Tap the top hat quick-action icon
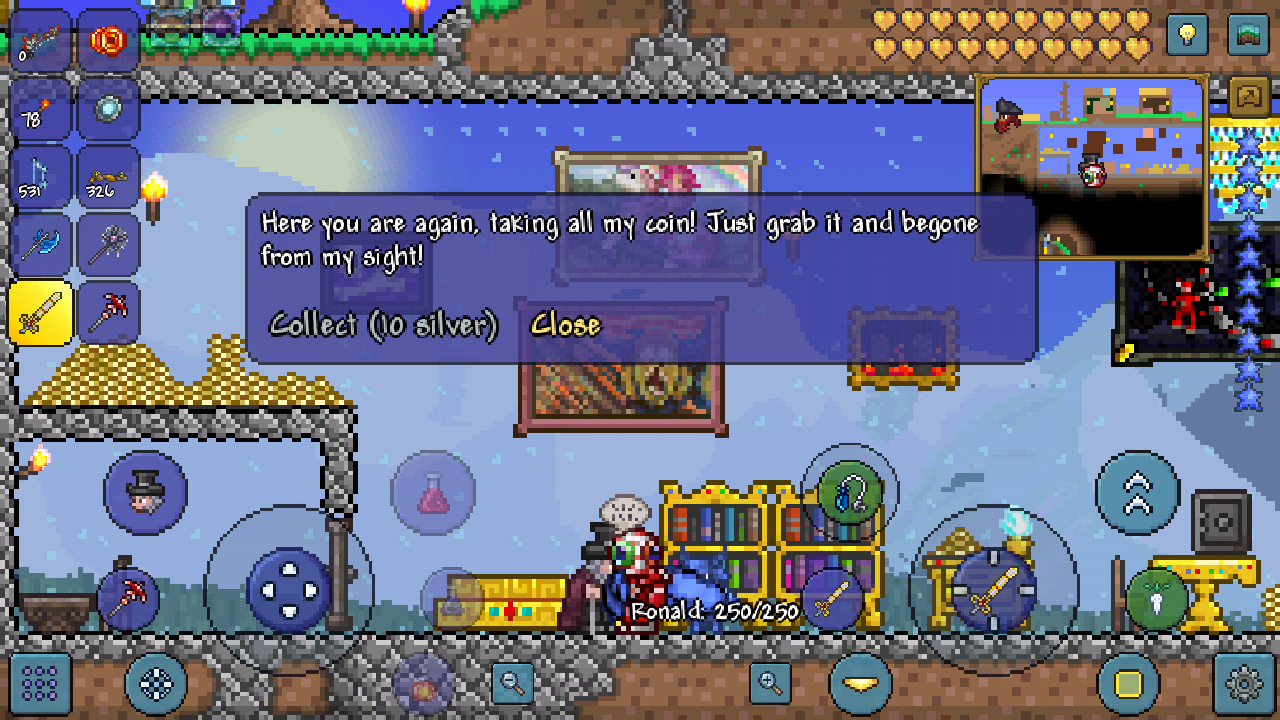 (145, 492)
